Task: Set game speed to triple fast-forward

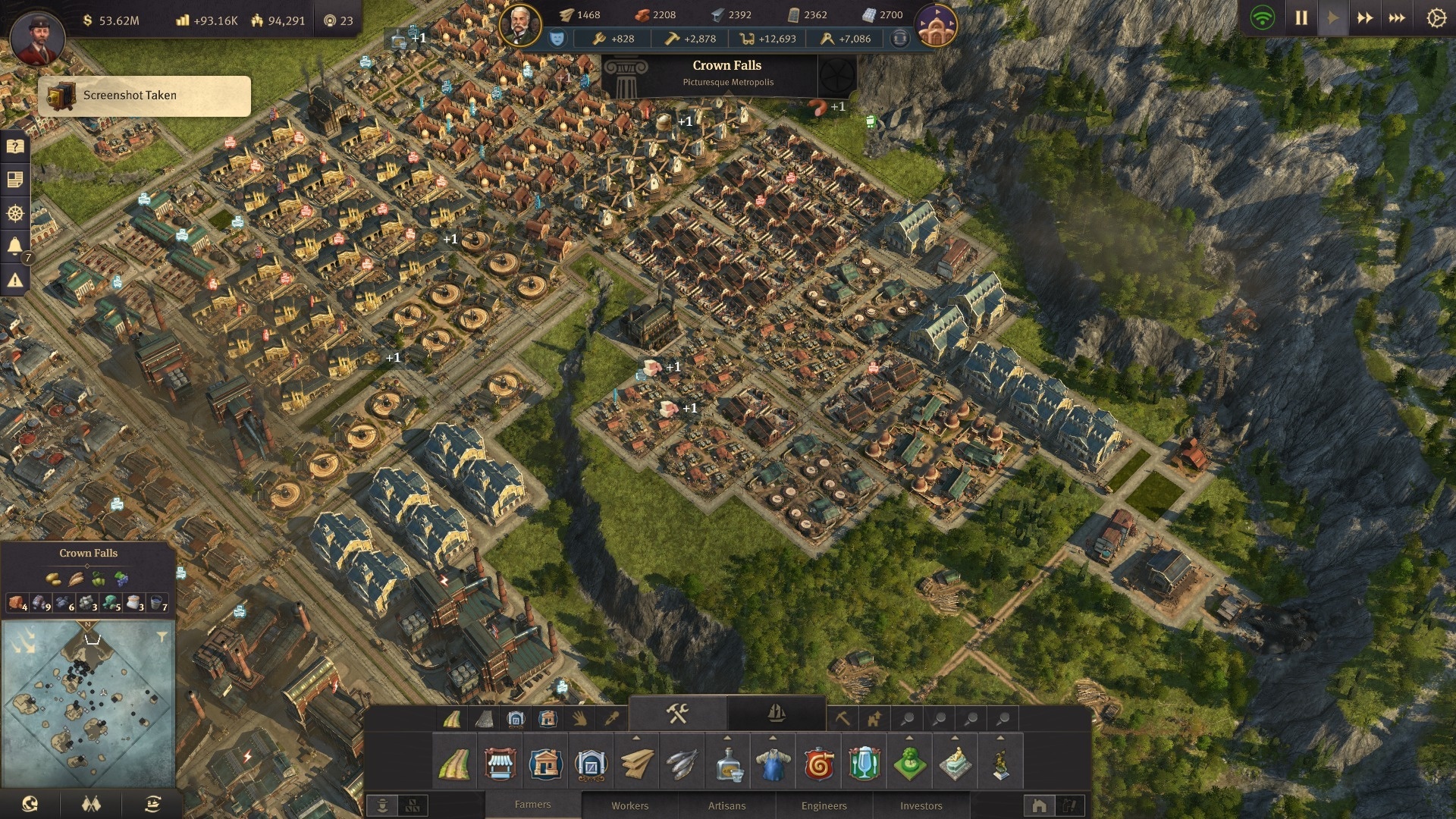Action: (1397, 17)
